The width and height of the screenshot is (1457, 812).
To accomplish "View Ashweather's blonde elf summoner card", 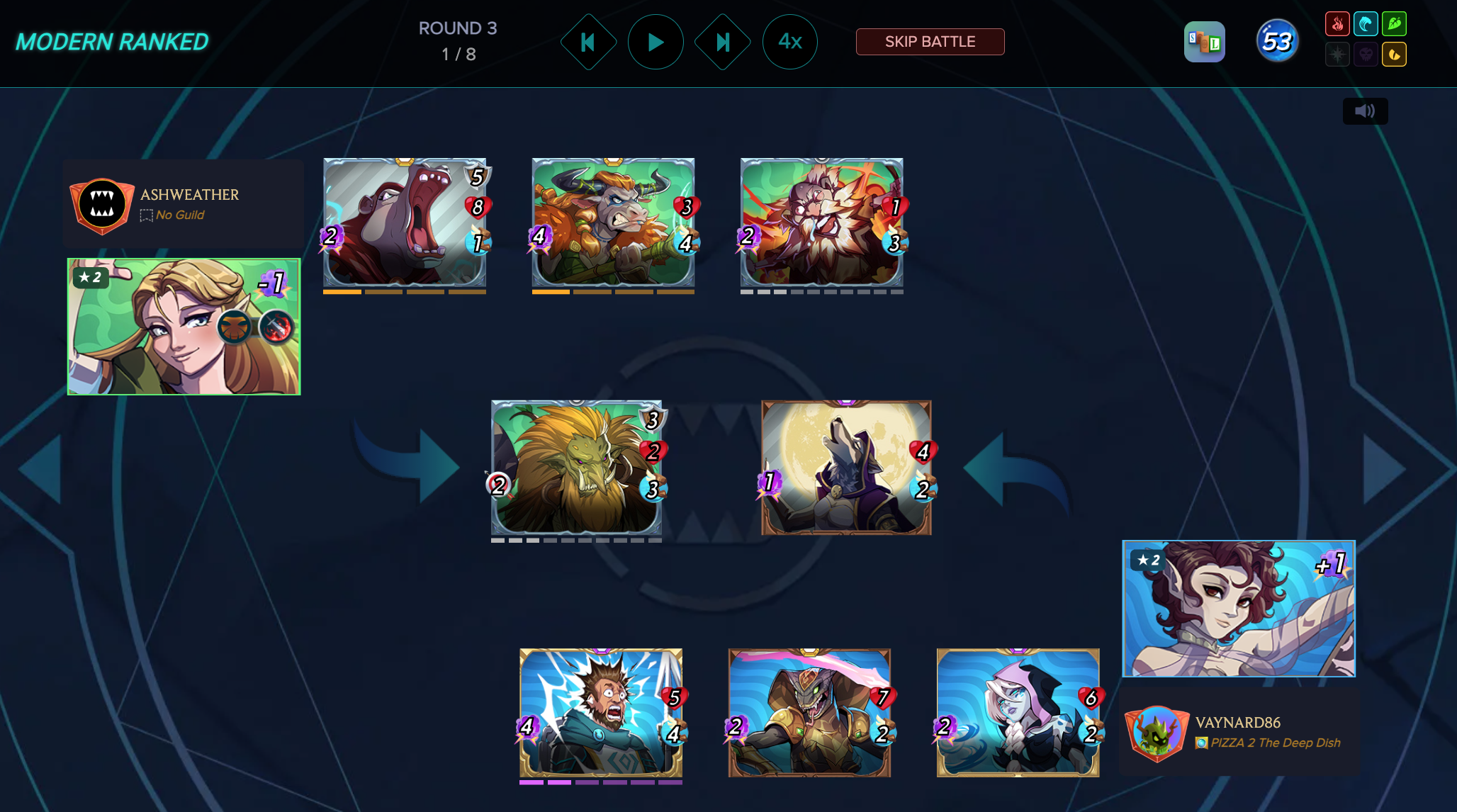I will (x=184, y=327).
